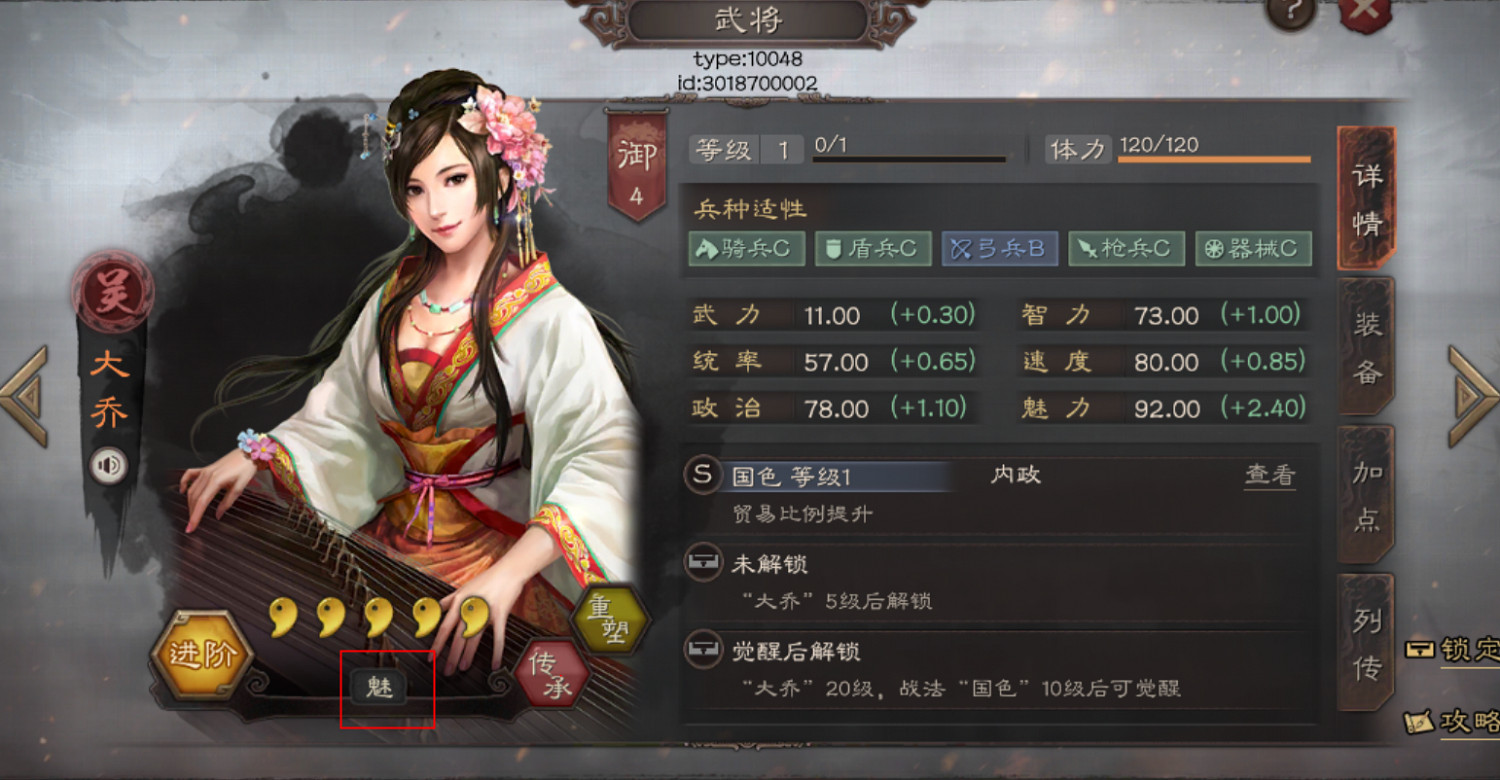Image resolution: width=1500 pixels, height=780 pixels.
Task: Select the 骑兵C cavalry aptitude icon
Action: point(745,248)
